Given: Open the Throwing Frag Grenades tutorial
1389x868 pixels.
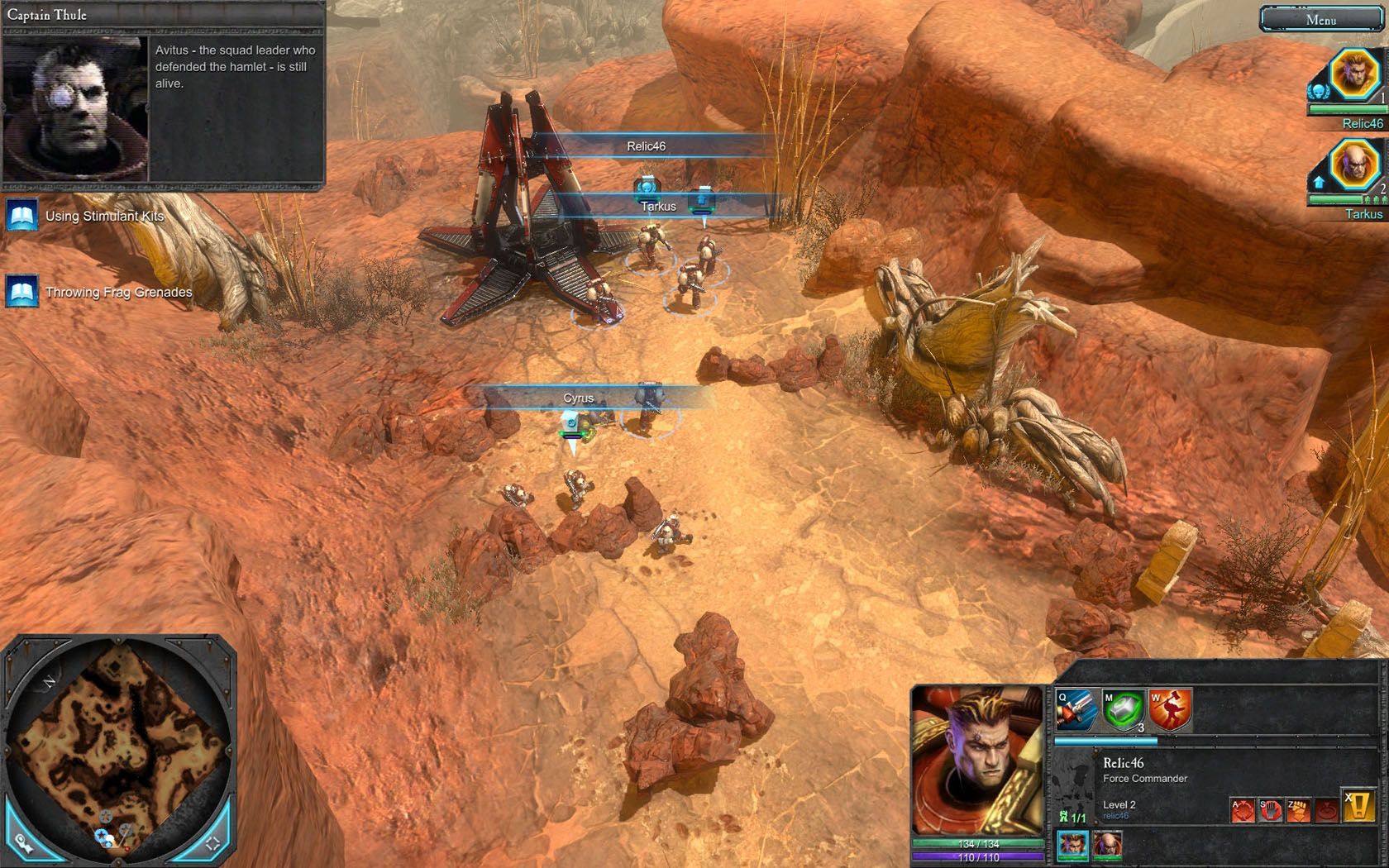Looking at the screenshot, I should point(118,293).
